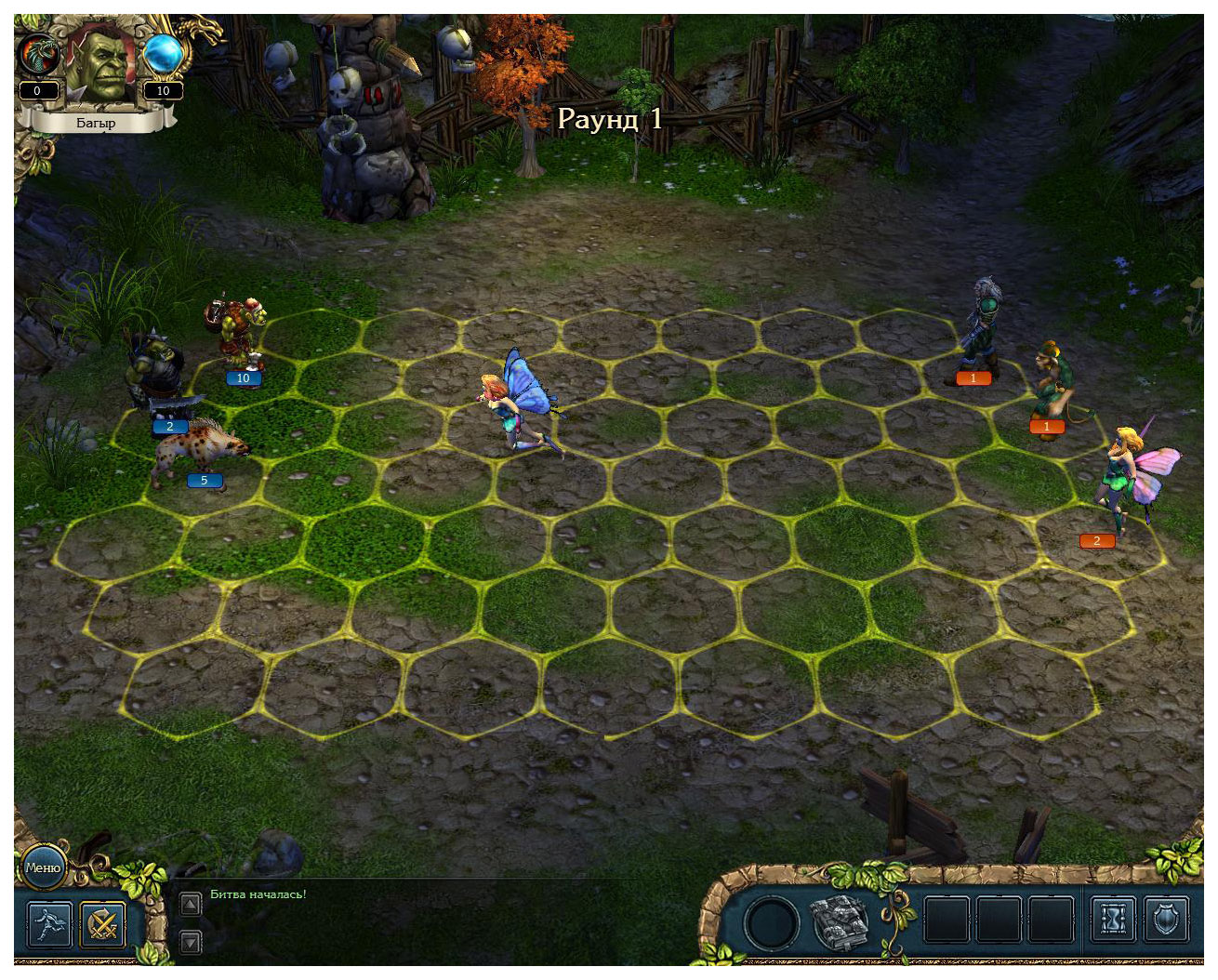Select the hyena unit with count 5
Viewport: 1218px width, 980px height.
(x=196, y=452)
